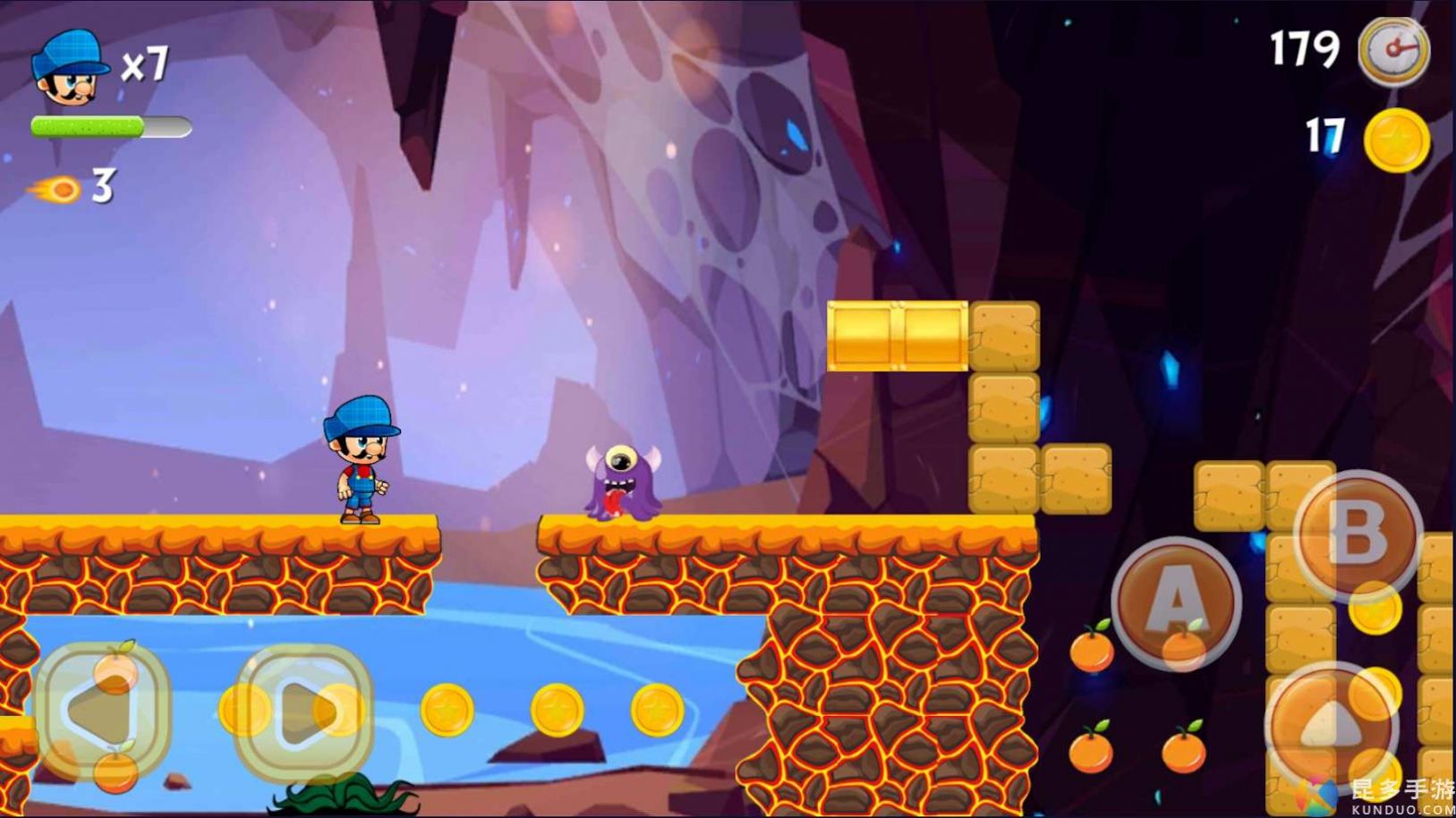Image resolution: width=1456 pixels, height=818 pixels.
Task: Tap the right arrow movement button
Action: point(304,710)
